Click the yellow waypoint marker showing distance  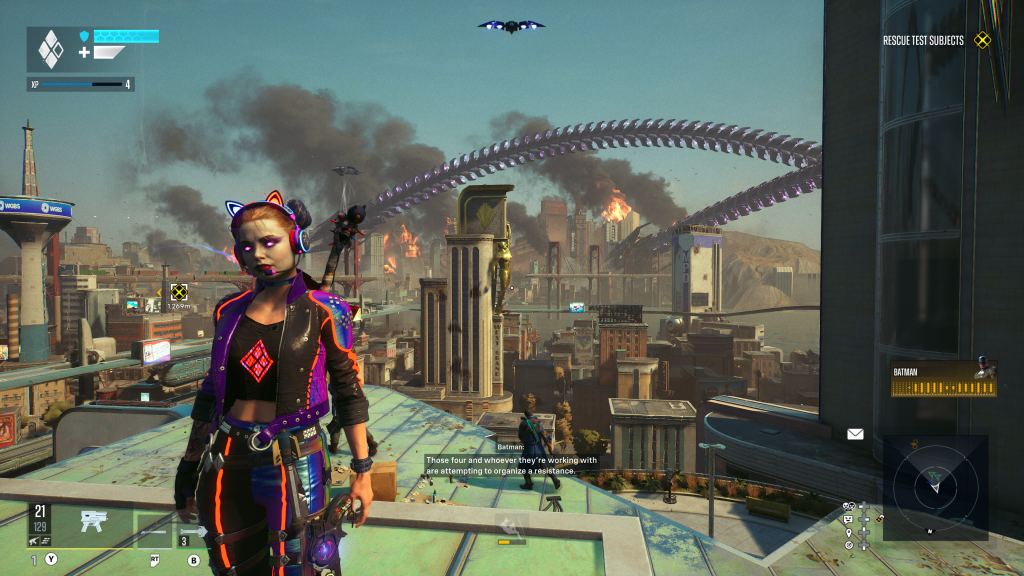click(x=178, y=292)
